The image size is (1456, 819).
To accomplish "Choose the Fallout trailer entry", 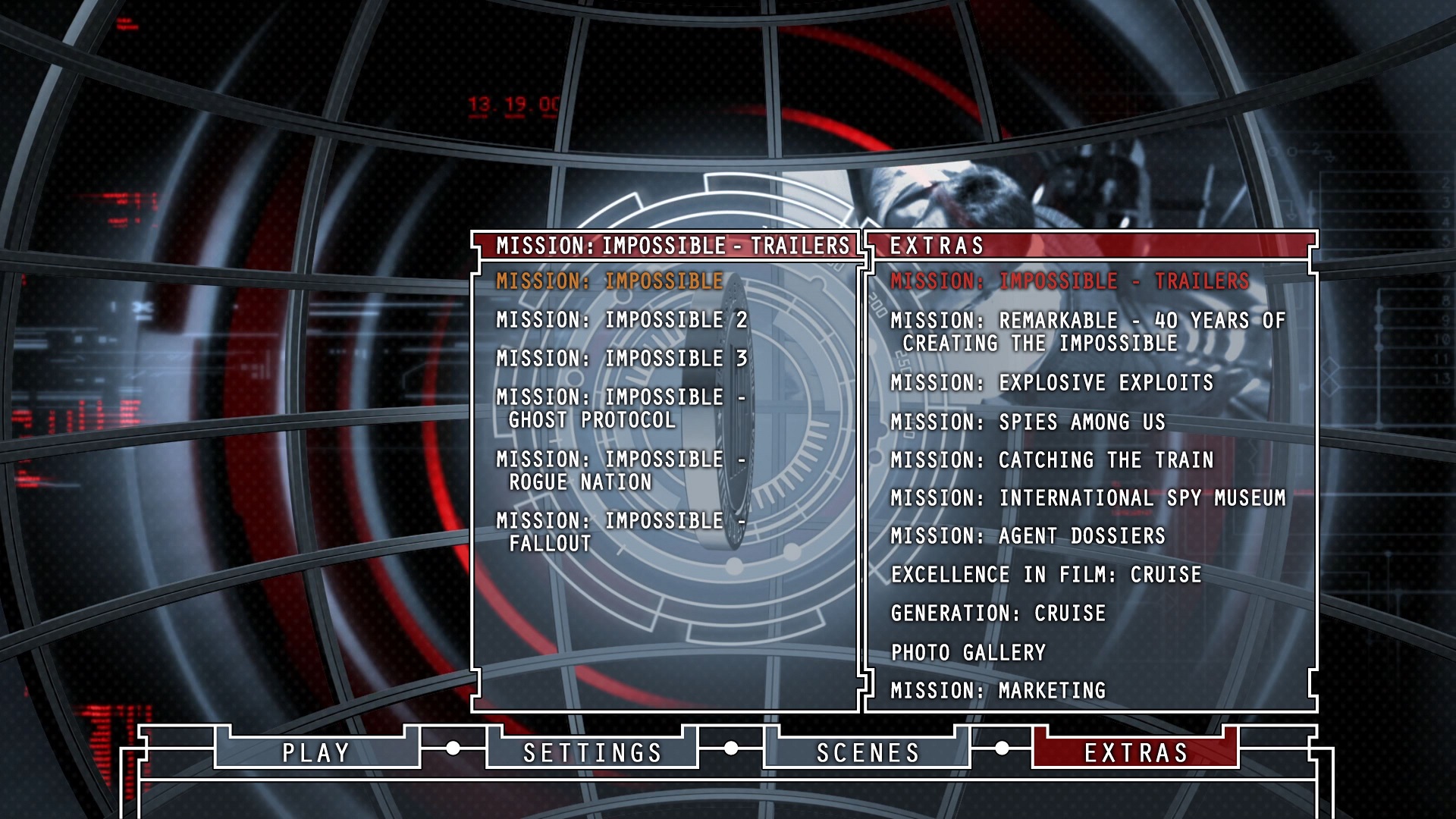I will pyautogui.click(x=620, y=532).
